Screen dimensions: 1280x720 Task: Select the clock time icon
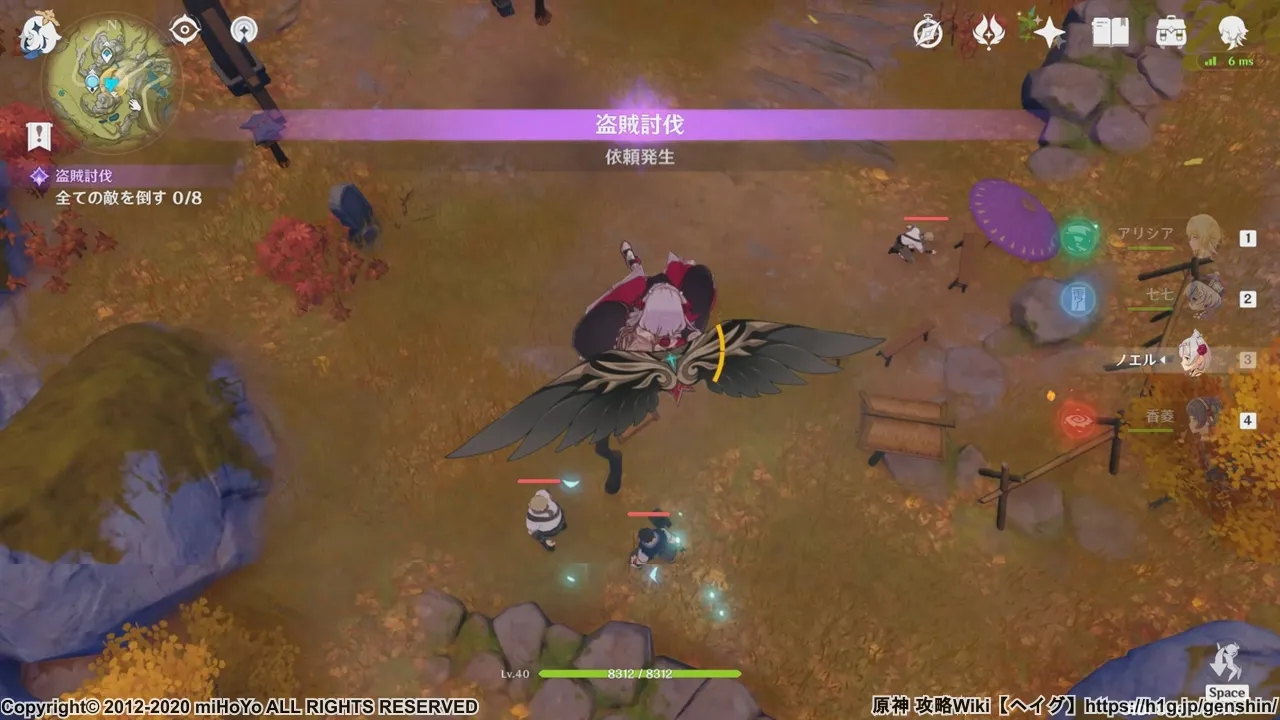[x=928, y=32]
